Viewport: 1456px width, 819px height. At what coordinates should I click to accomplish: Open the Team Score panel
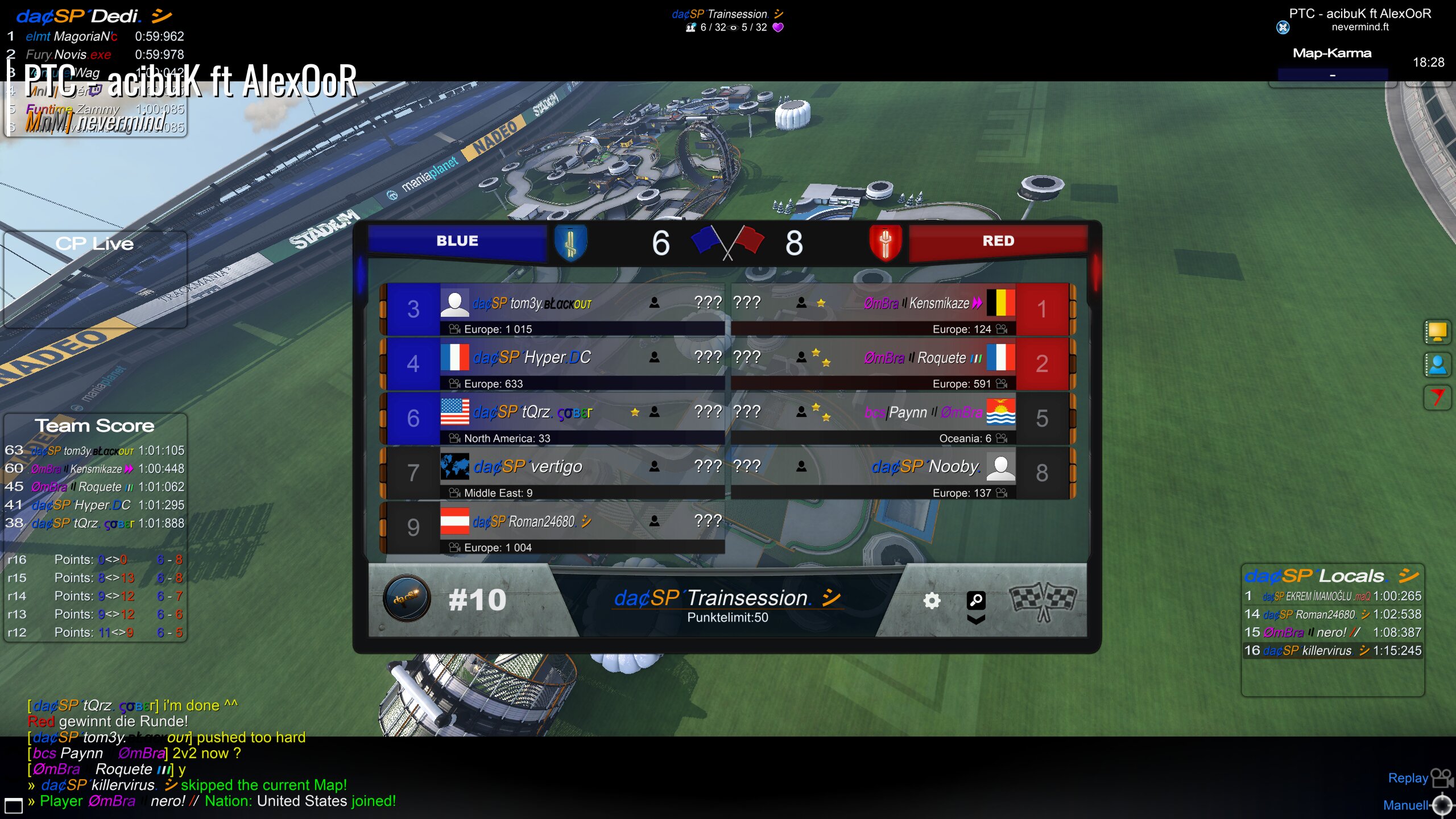pyautogui.click(x=95, y=425)
